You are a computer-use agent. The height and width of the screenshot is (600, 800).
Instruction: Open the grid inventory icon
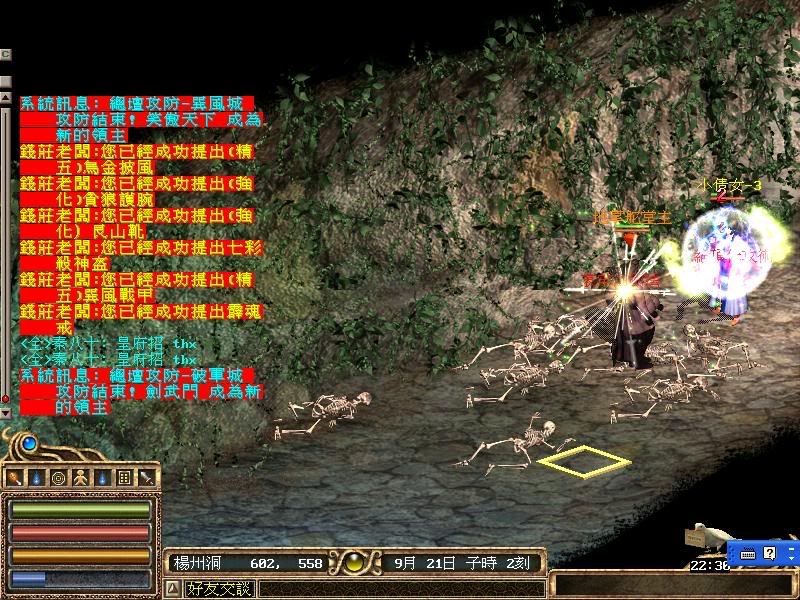point(124,478)
